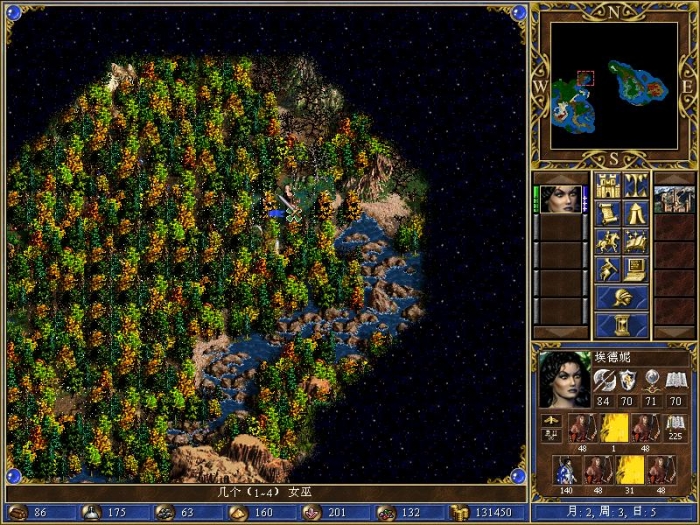Open the large hero portrait in the info panel
The height and width of the screenshot is (525, 700).
pos(565,379)
